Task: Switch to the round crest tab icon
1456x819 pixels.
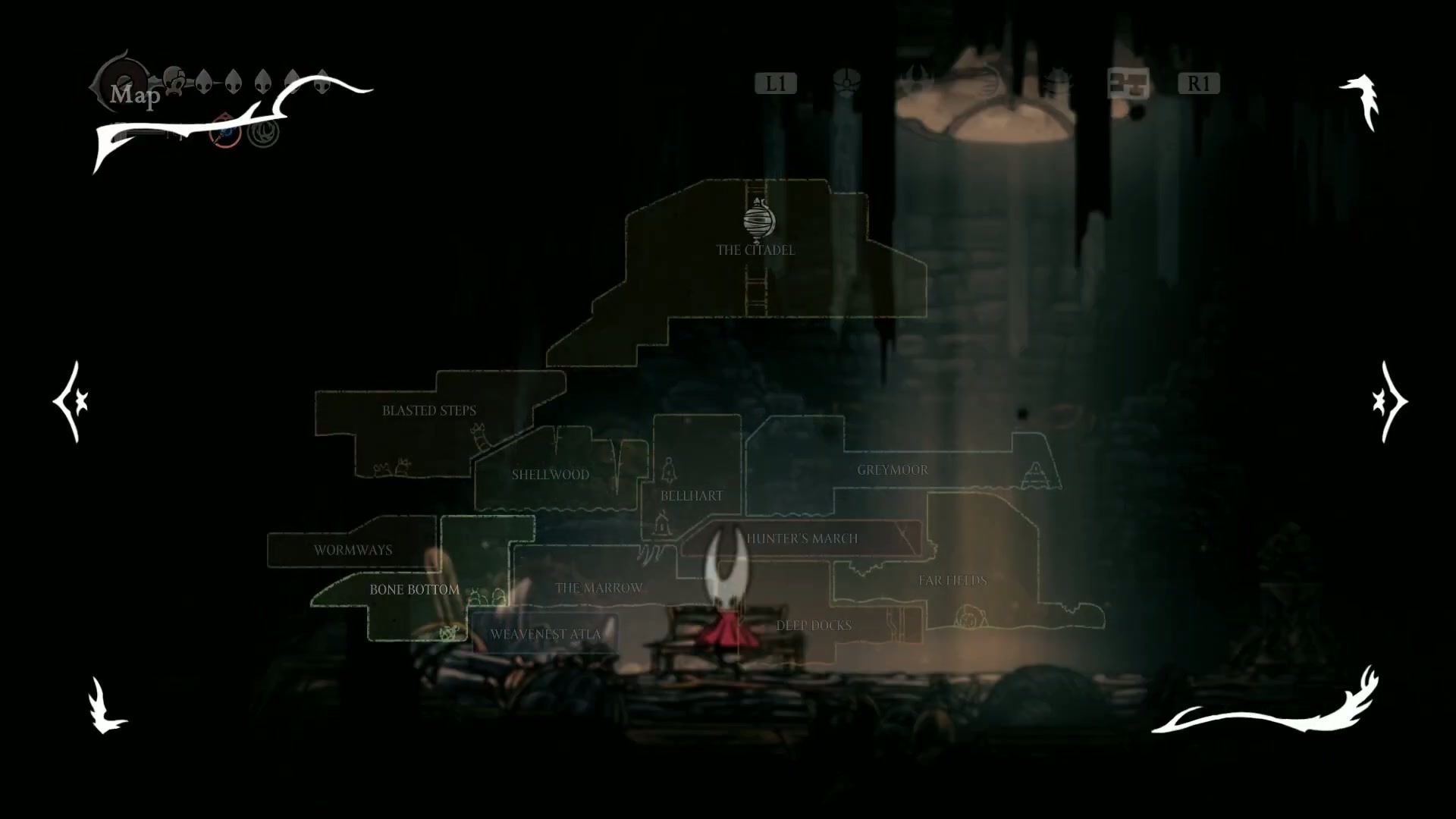Action: [847, 82]
